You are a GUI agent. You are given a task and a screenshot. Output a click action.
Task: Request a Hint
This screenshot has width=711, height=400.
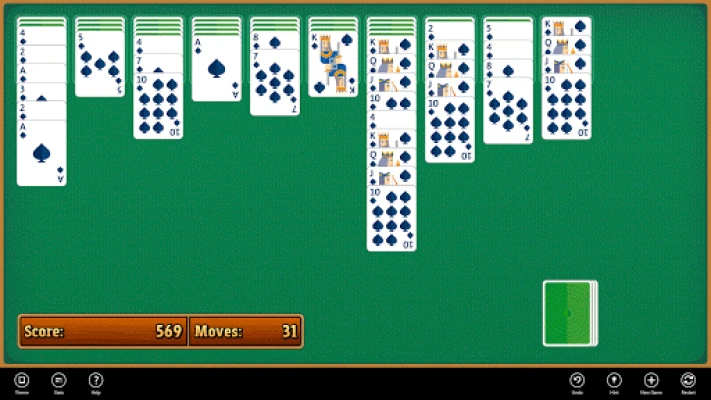(614, 380)
